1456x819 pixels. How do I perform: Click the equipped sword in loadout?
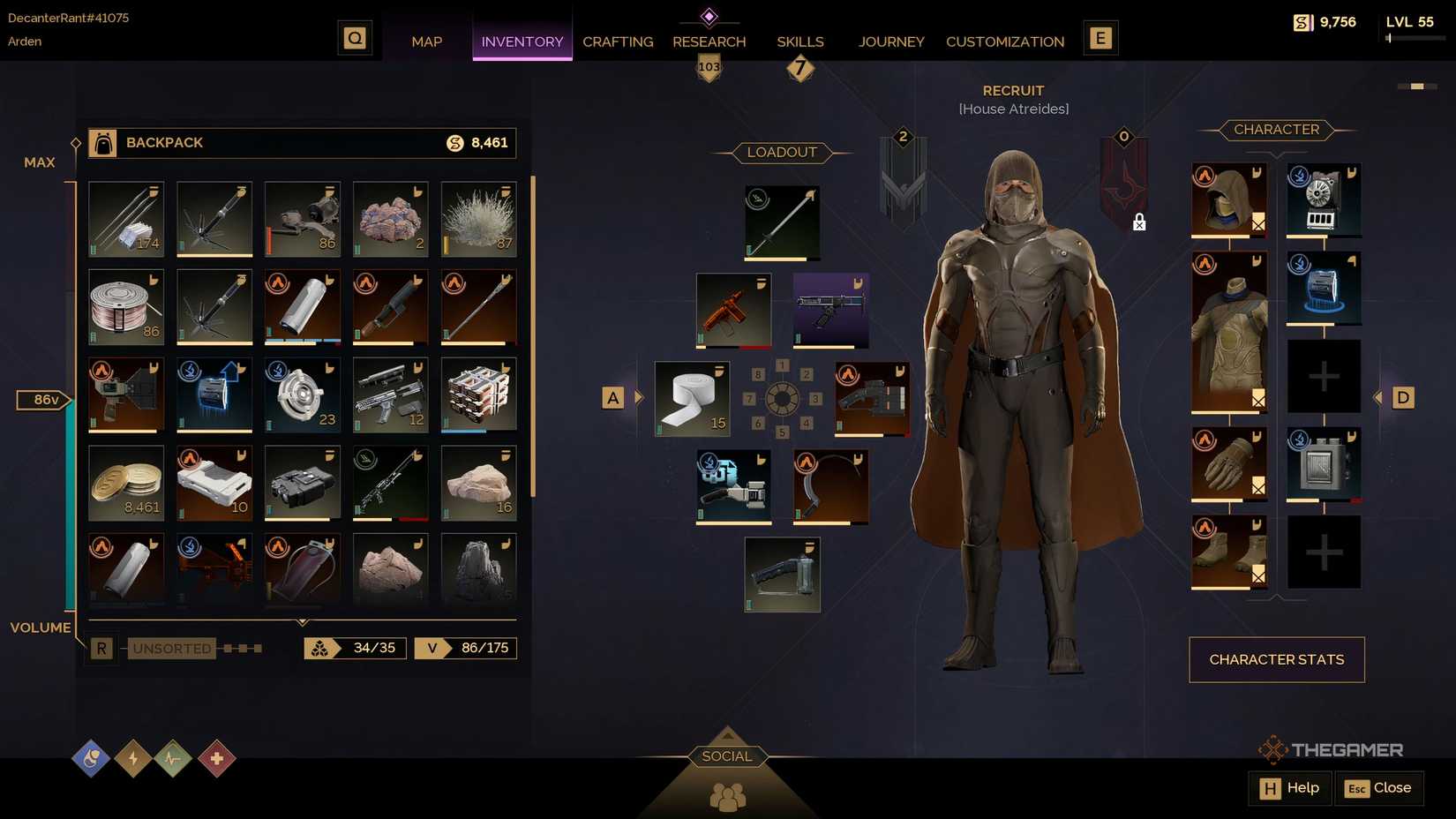(x=781, y=221)
